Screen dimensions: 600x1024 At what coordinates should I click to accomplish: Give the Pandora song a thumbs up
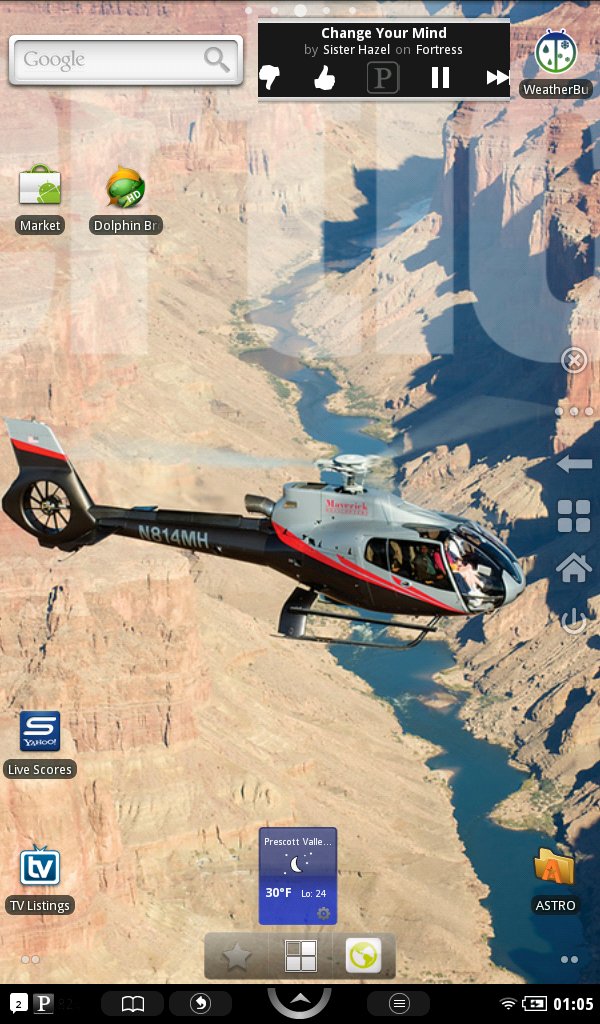pyautogui.click(x=325, y=77)
